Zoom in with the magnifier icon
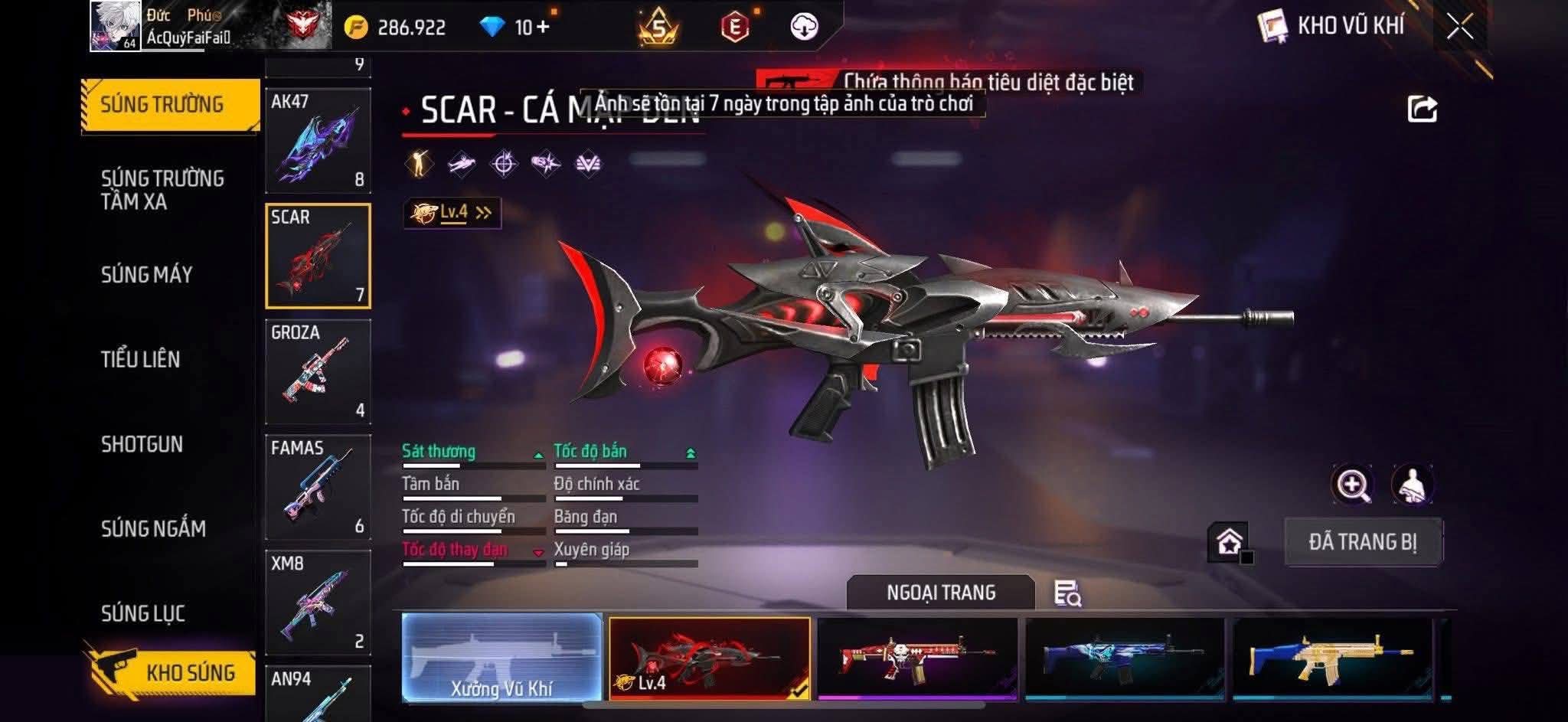This screenshot has width=1568, height=722. pos(1352,485)
